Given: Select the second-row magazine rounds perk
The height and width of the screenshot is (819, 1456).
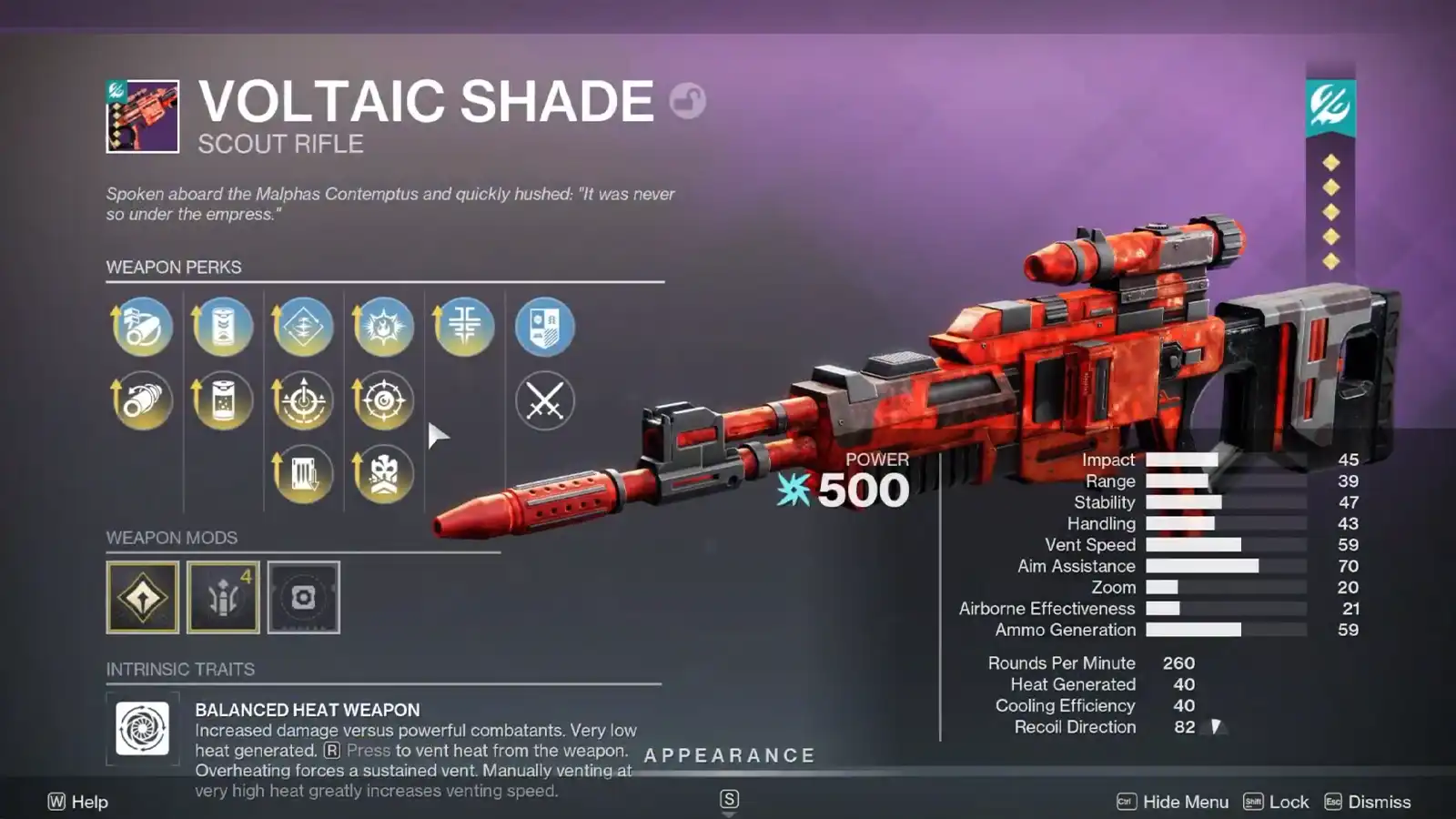Looking at the screenshot, I should pos(221,400).
